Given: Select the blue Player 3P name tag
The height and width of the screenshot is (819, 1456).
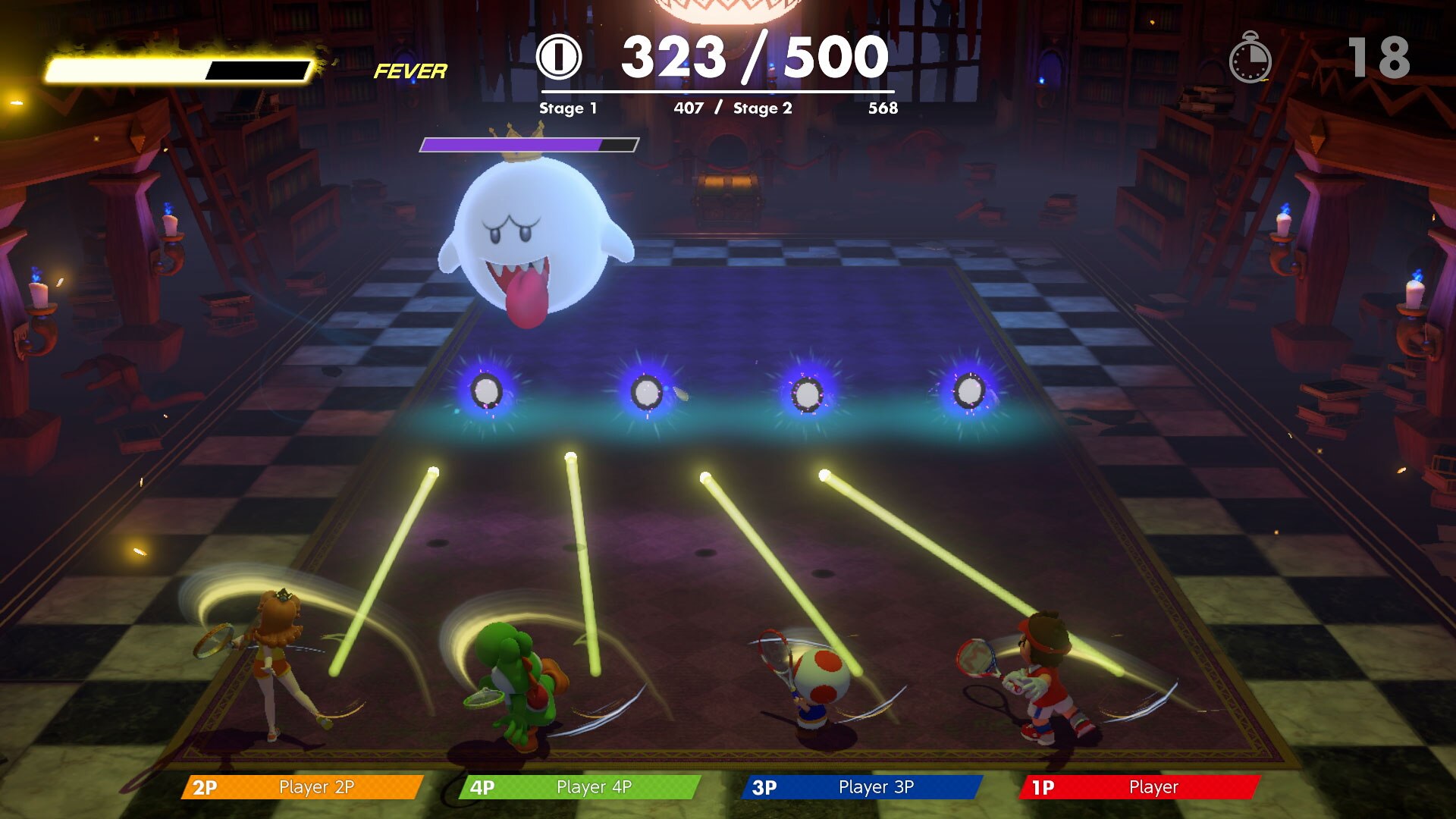Looking at the screenshot, I should pyautogui.click(x=861, y=787).
